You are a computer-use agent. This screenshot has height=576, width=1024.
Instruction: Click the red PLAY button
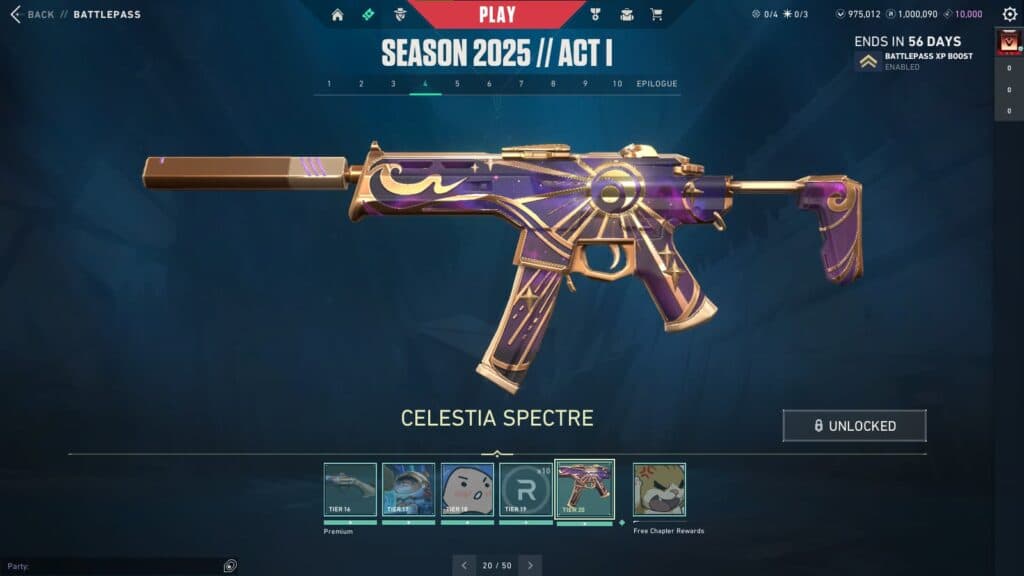497,14
